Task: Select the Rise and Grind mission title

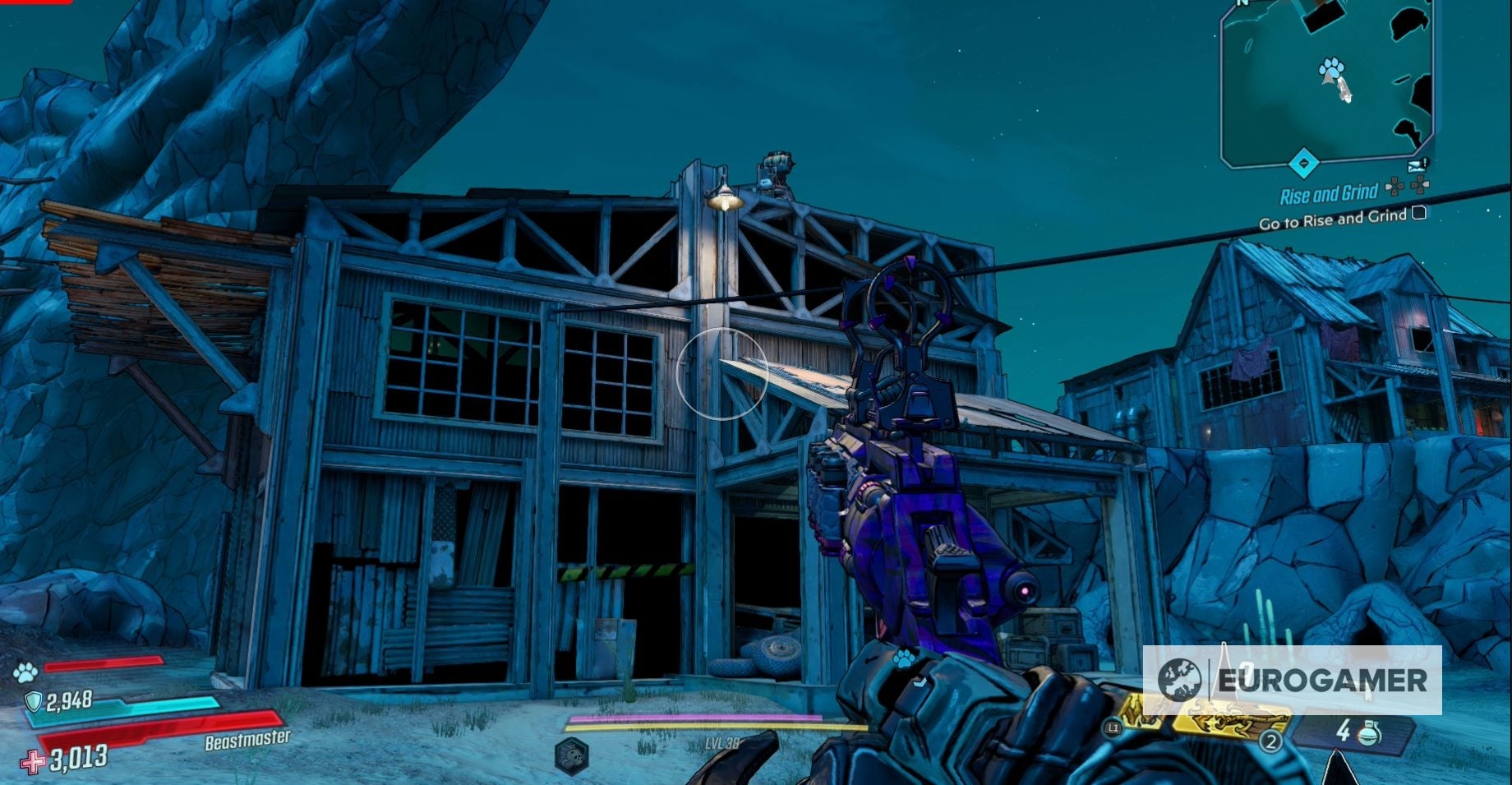Action: pyautogui.click(x=1329, y=193)
